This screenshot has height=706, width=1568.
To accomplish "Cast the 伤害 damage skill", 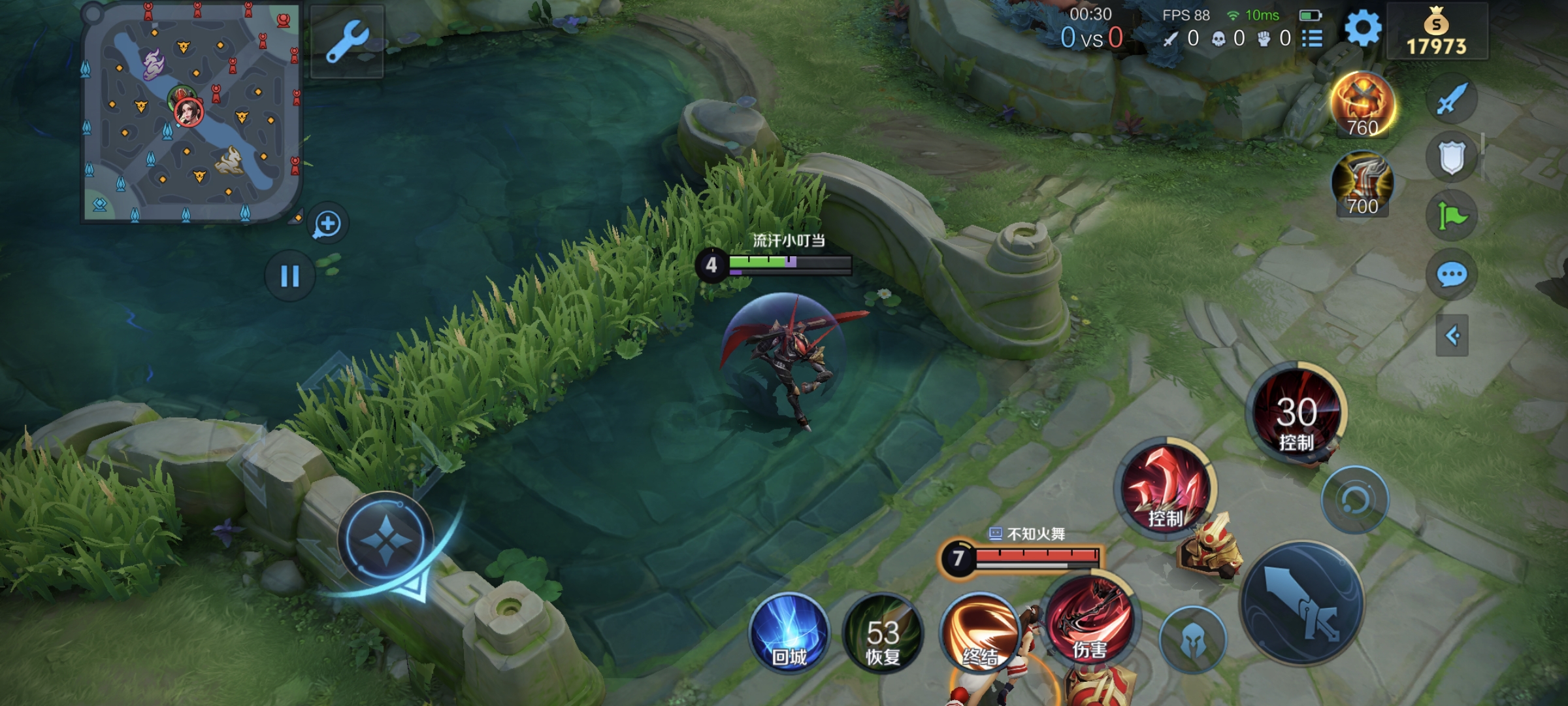I will (x=1090, y=621).
